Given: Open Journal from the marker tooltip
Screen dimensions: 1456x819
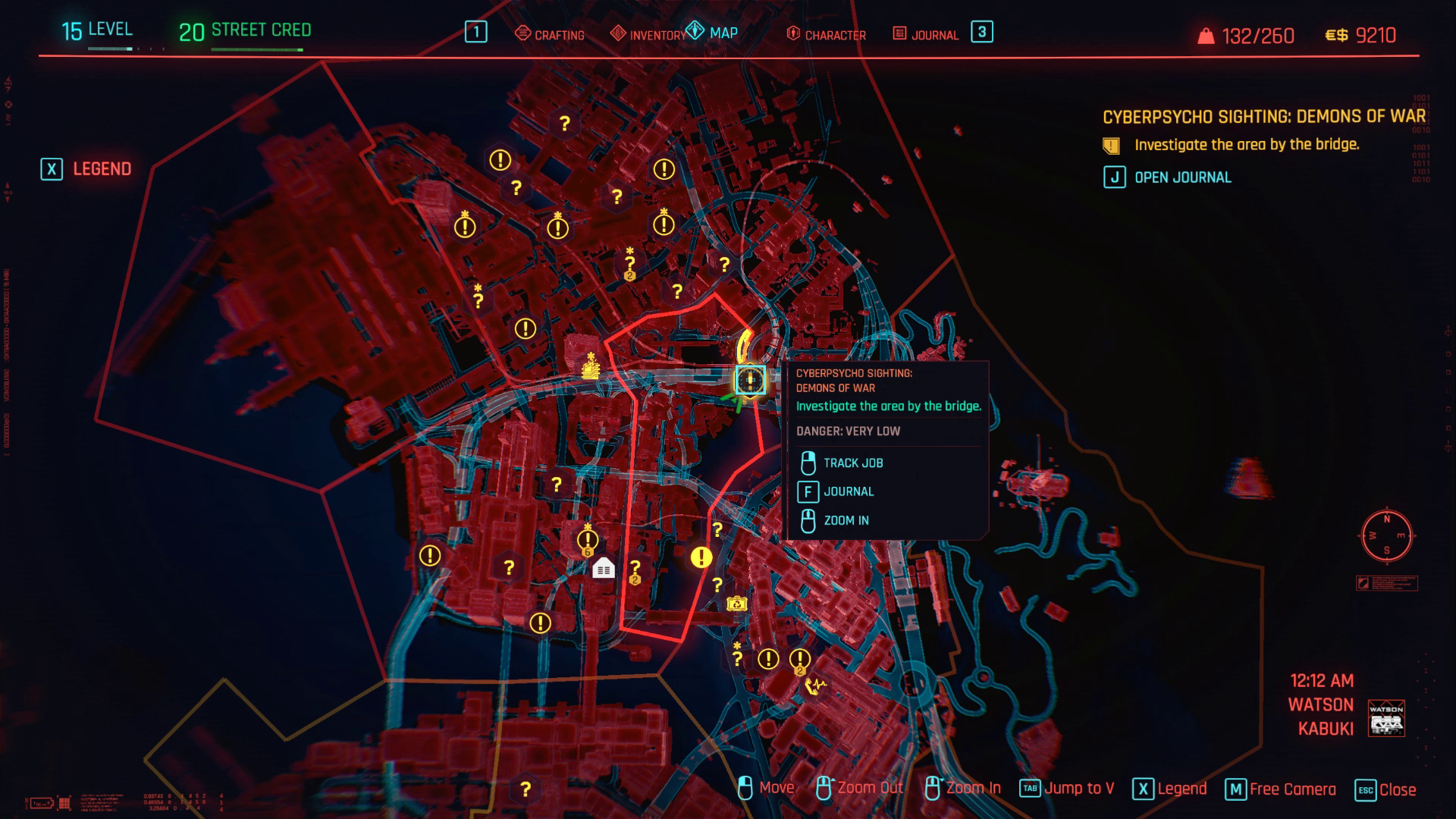Looking at the screenshot, I should tap(849, 491).
